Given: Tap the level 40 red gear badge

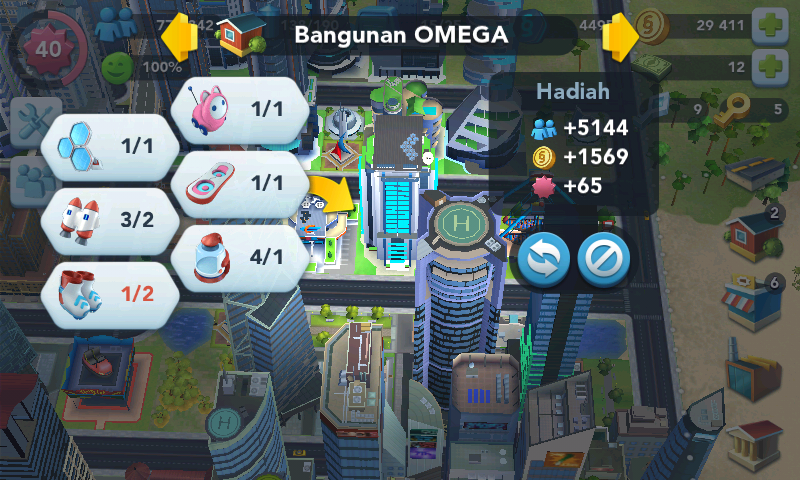Looking at the screenshot, I should coord(46,48).
